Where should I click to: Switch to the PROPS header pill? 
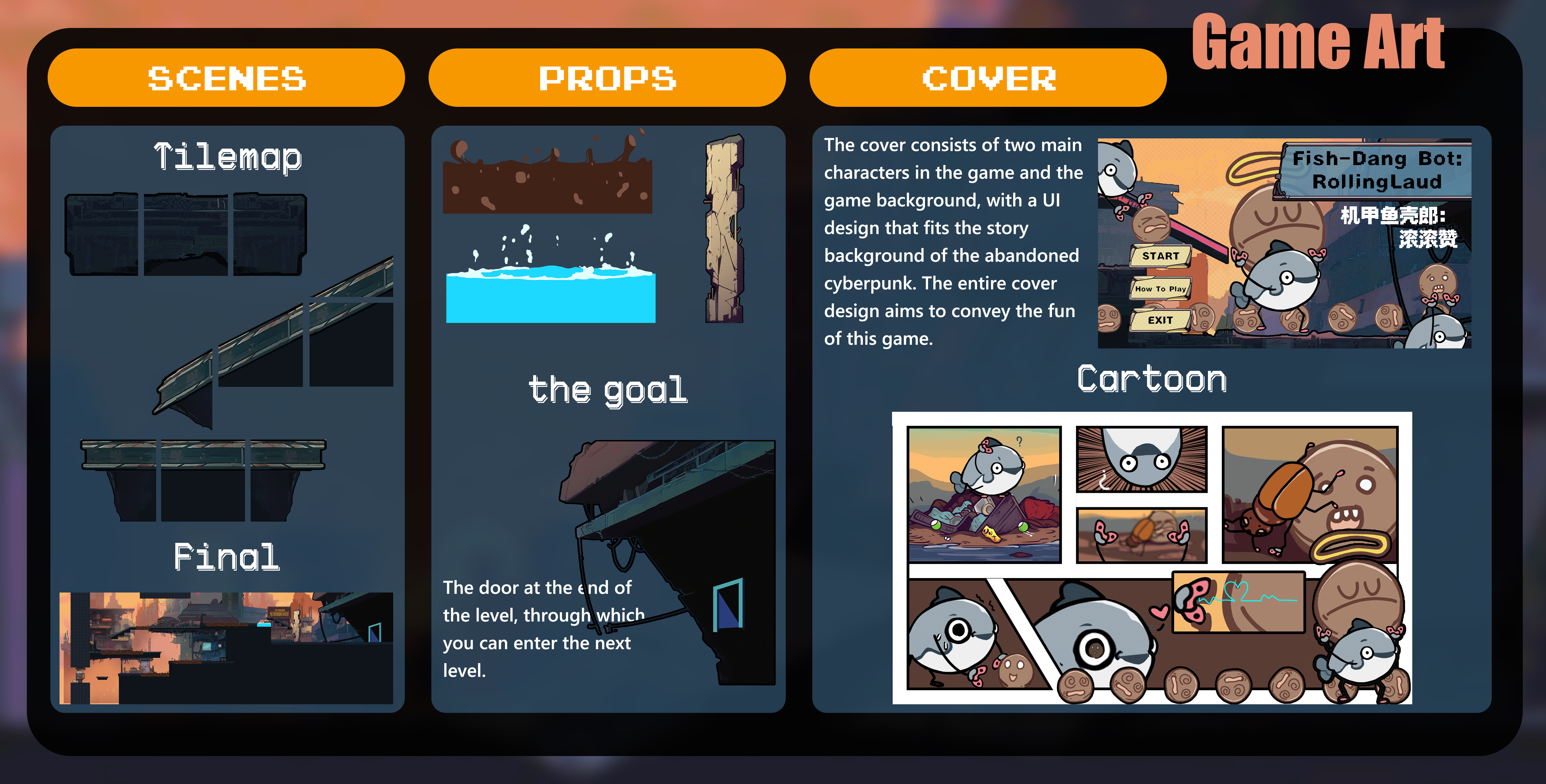(607, 78)
